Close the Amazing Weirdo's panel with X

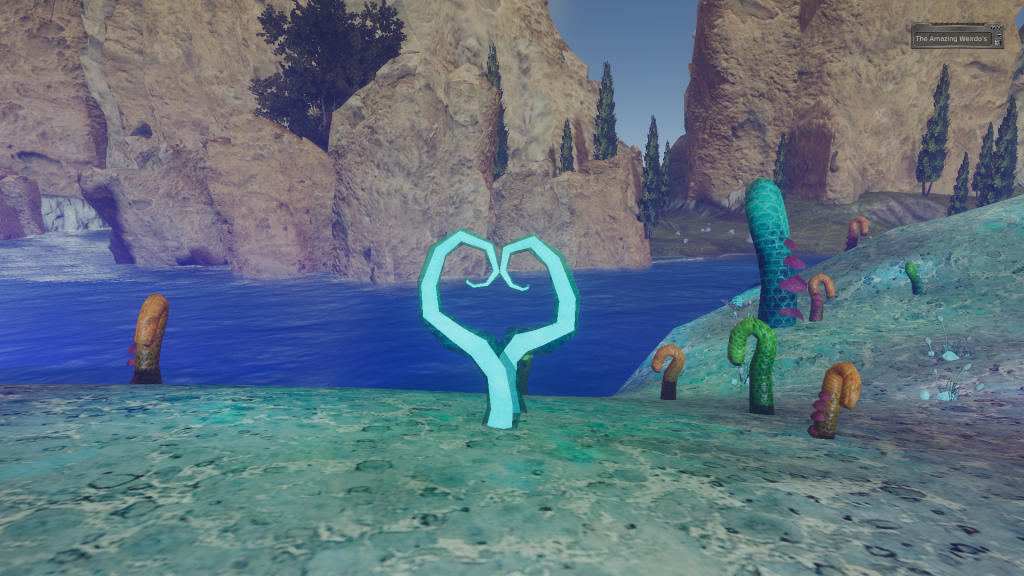[x=999, y=28]
